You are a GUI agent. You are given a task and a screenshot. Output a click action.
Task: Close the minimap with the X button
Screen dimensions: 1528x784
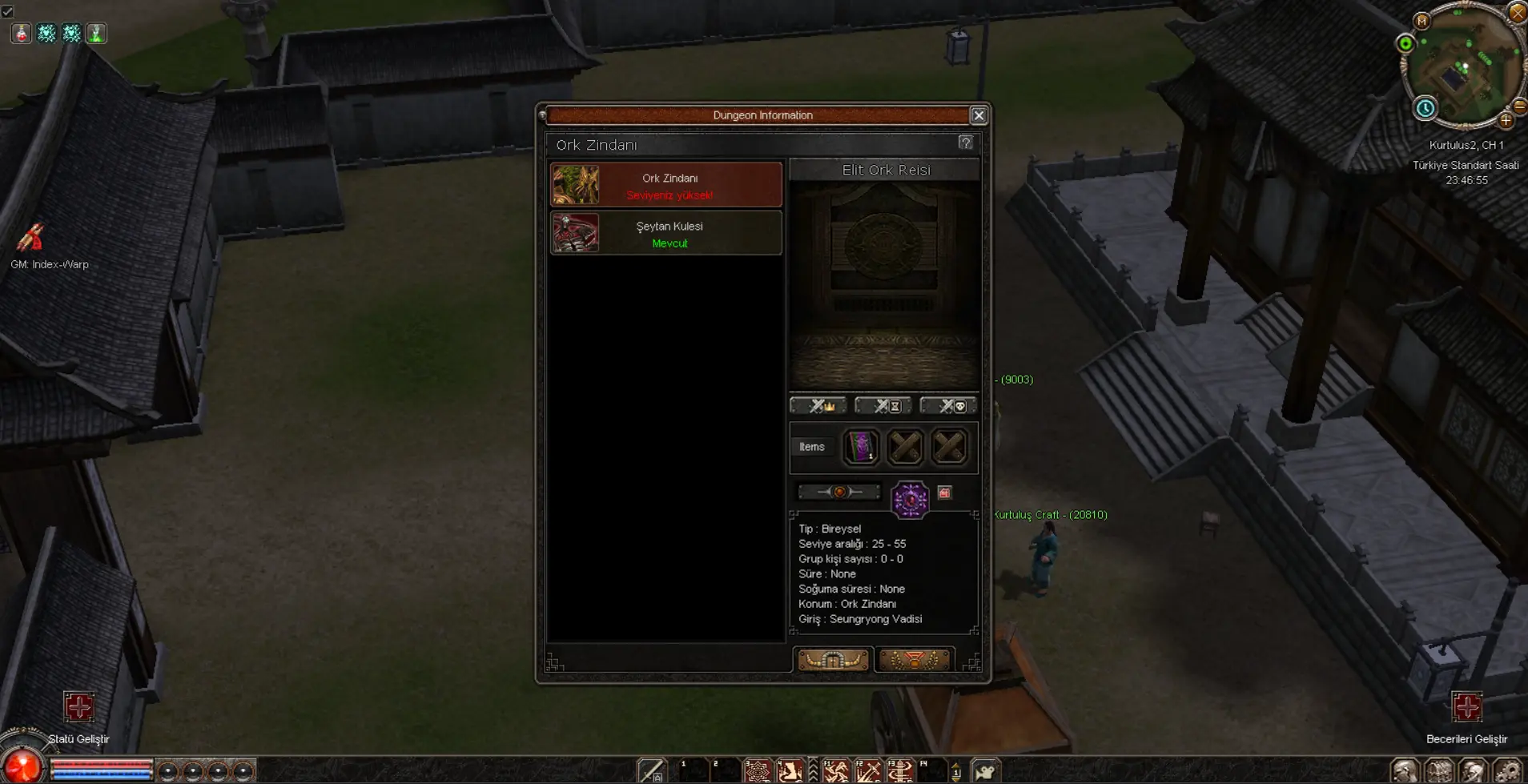point(1517,13)
